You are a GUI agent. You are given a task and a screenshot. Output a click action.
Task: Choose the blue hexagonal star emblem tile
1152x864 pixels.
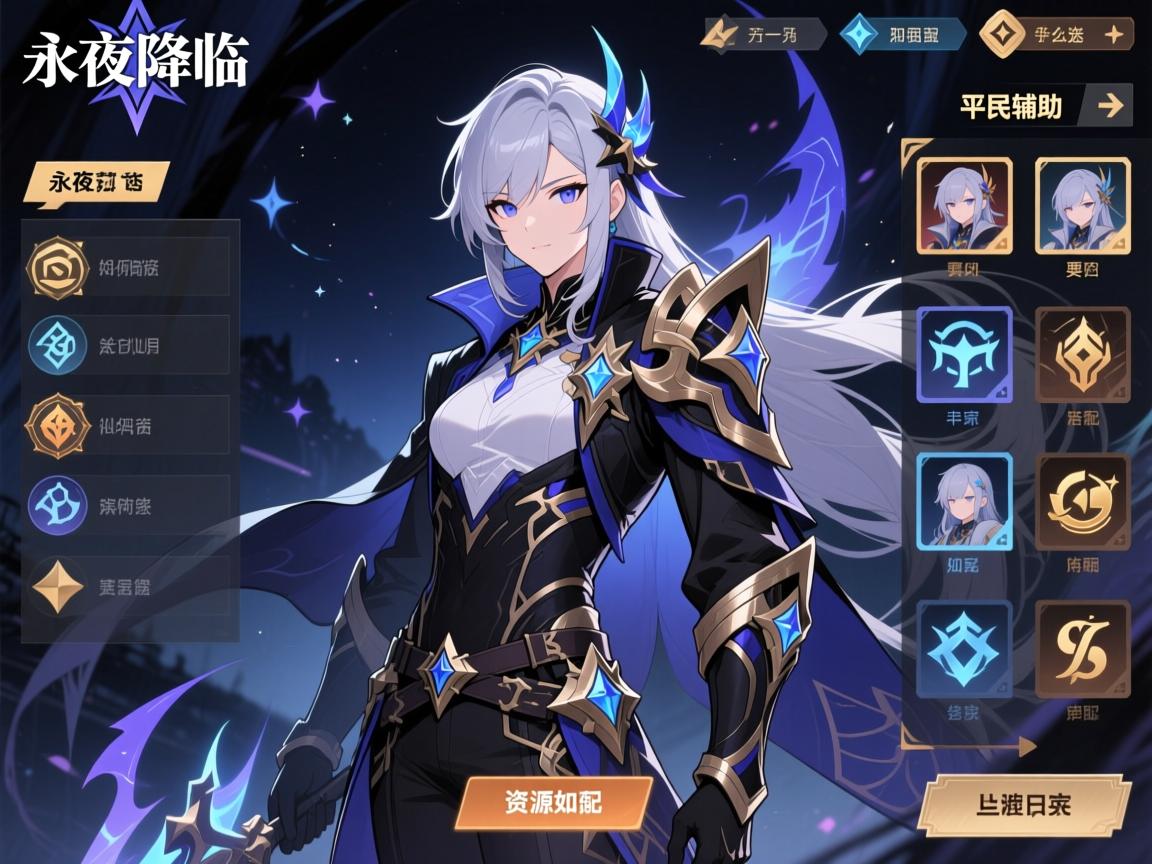[x=964, y=649]
